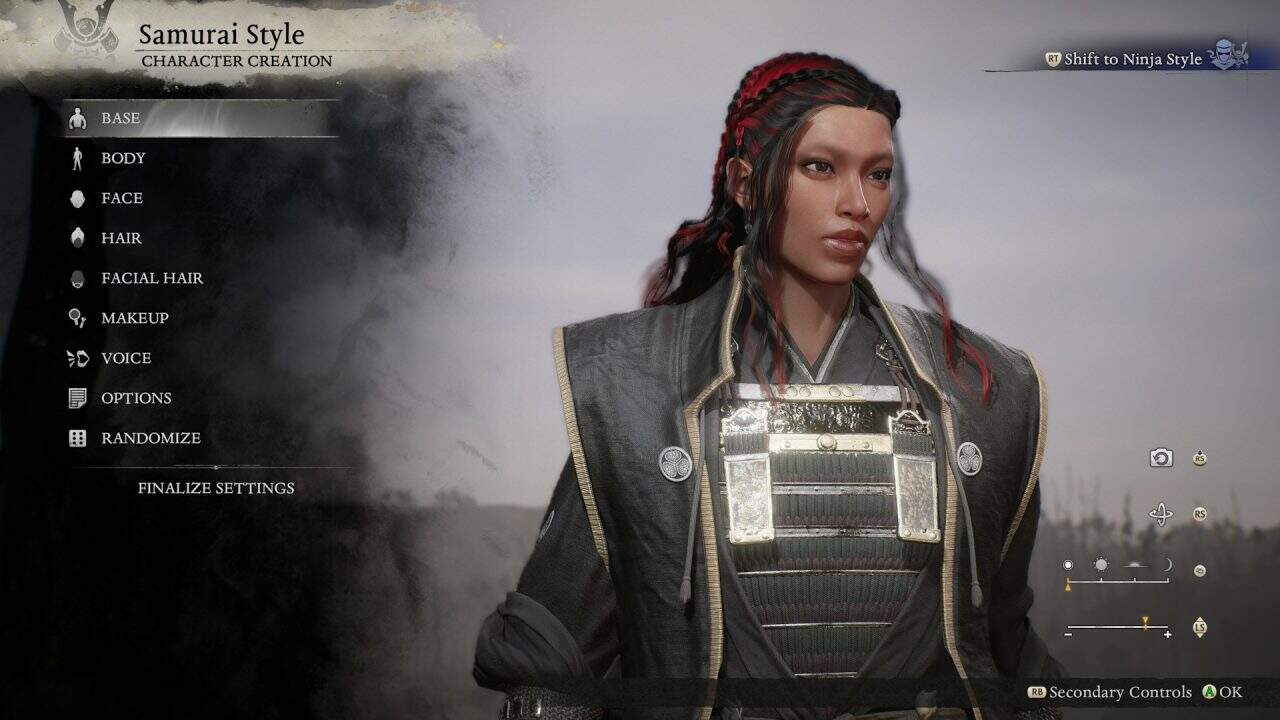Image resolution: width=1280 pixels, height=720 pixels.
Task: Select the BASE body icon
Action: click(77, 118)
